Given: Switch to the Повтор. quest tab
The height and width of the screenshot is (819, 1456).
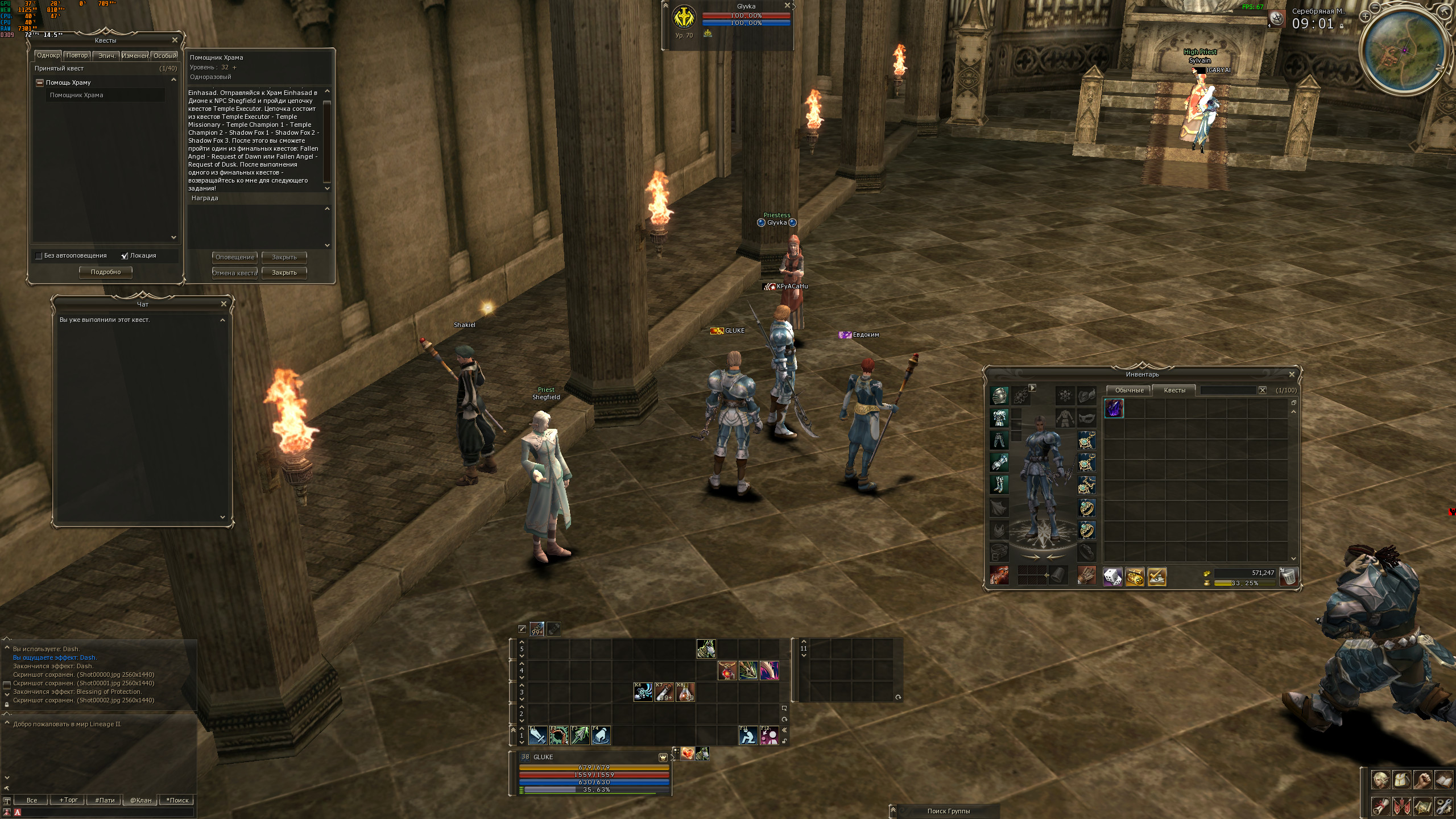Looking at the screenshot, I should [77, 56].
